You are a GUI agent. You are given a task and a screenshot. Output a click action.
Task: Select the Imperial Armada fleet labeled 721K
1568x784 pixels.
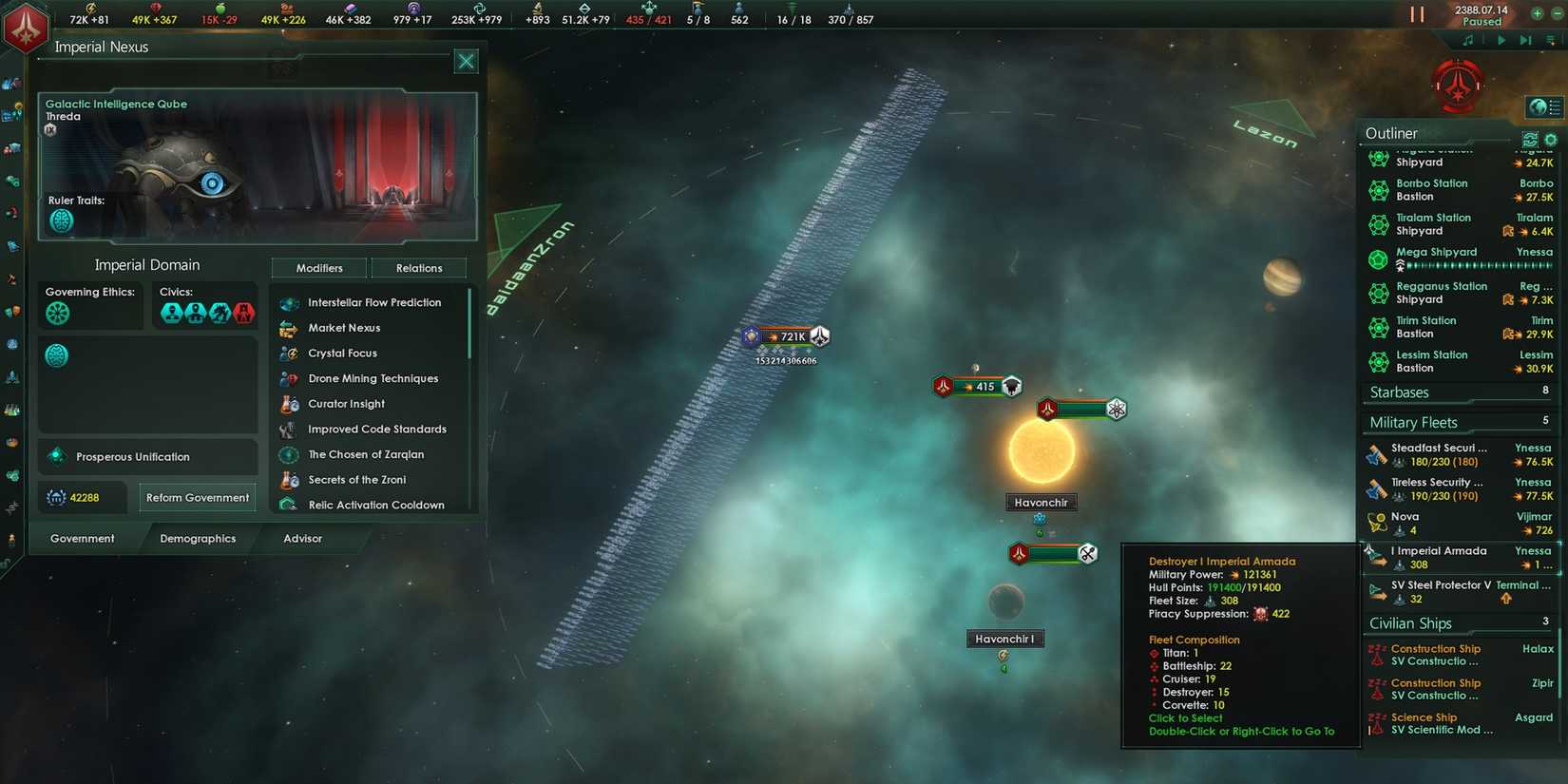785,335
